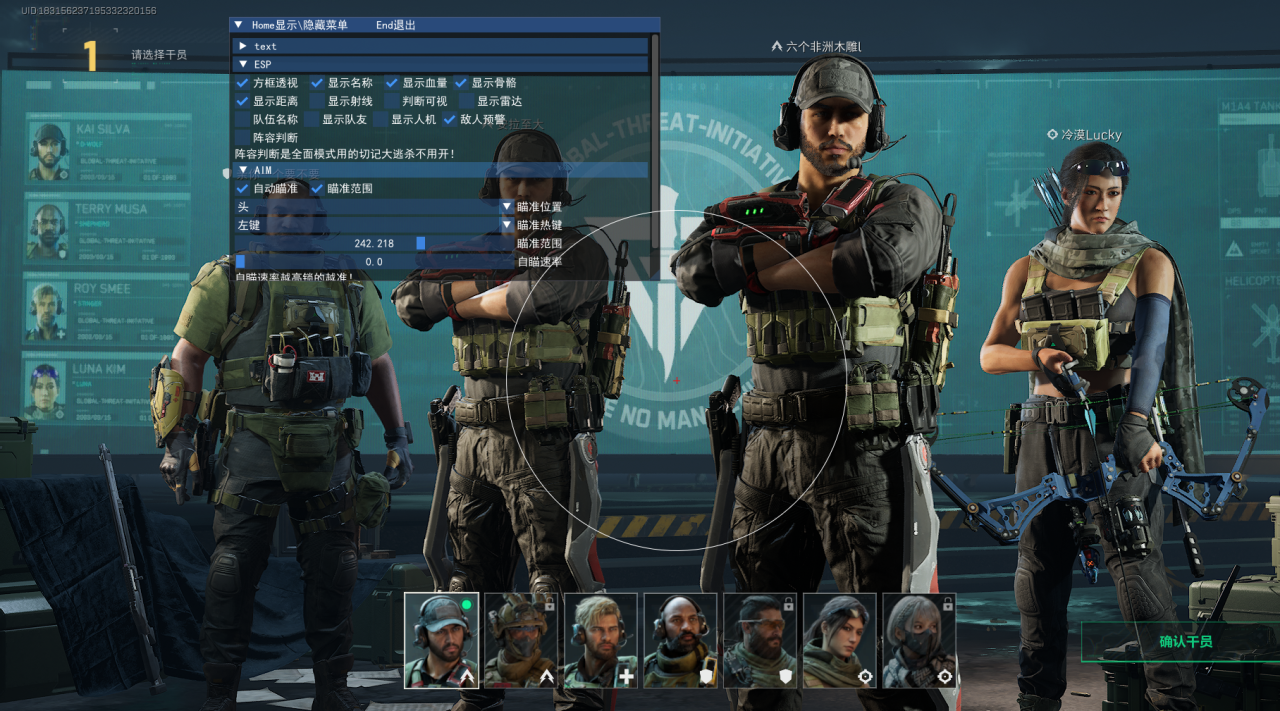Image resolution: width=1280 pixels, height=711 pixels.
Task: Pick the locked grey-haired masked woman operator
Action: click(919, 640)
